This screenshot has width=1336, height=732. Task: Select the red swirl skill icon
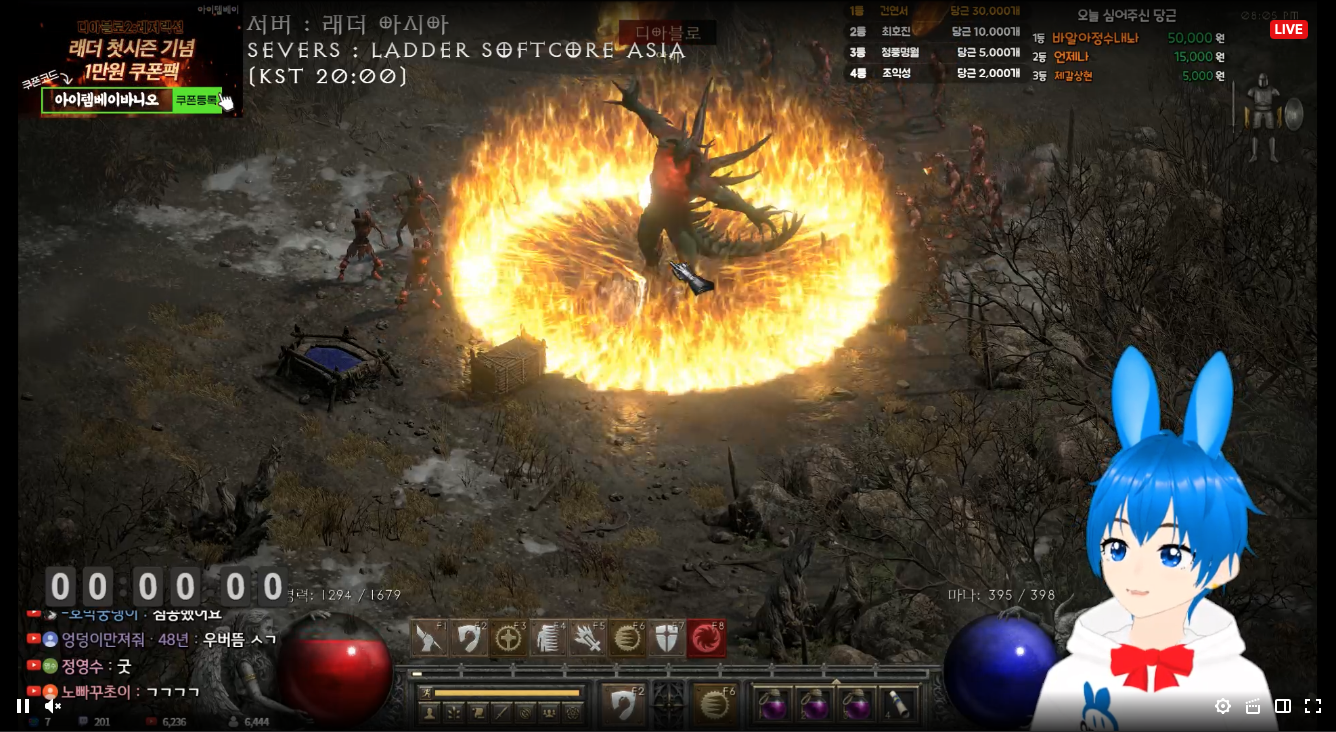coord(706,638)
